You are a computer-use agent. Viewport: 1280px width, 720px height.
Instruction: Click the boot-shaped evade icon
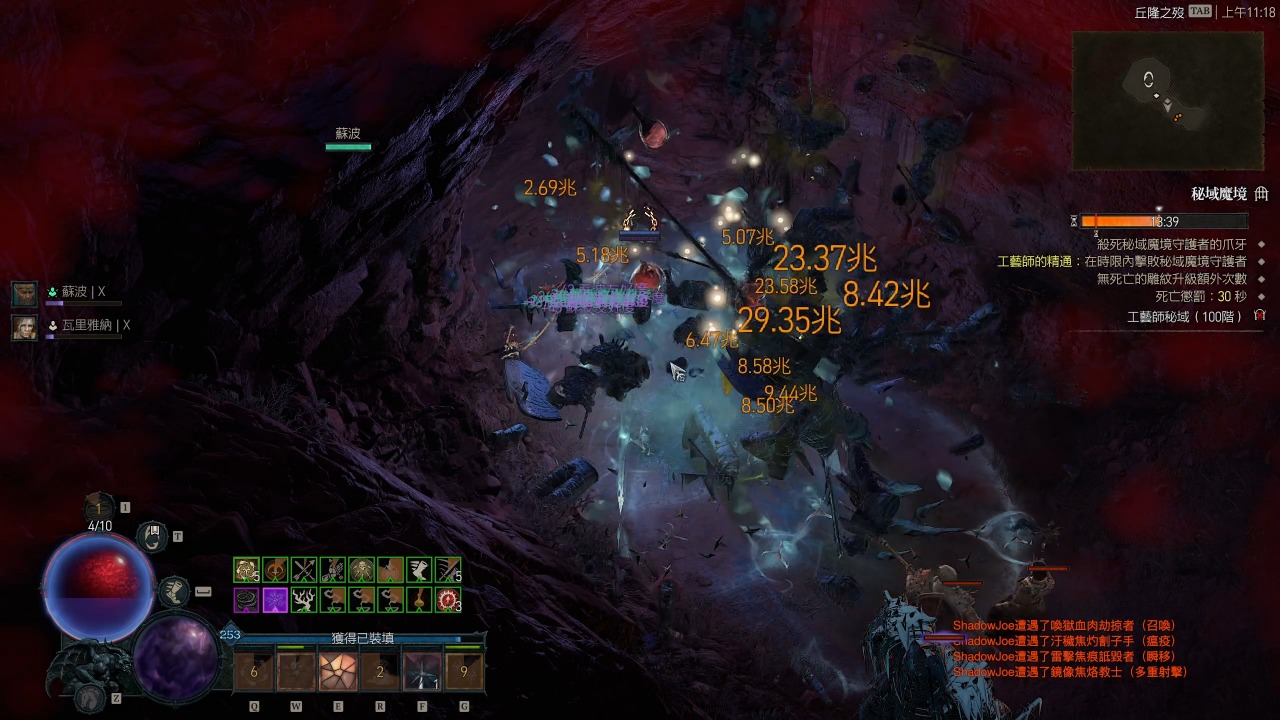[x=174, y=592]
